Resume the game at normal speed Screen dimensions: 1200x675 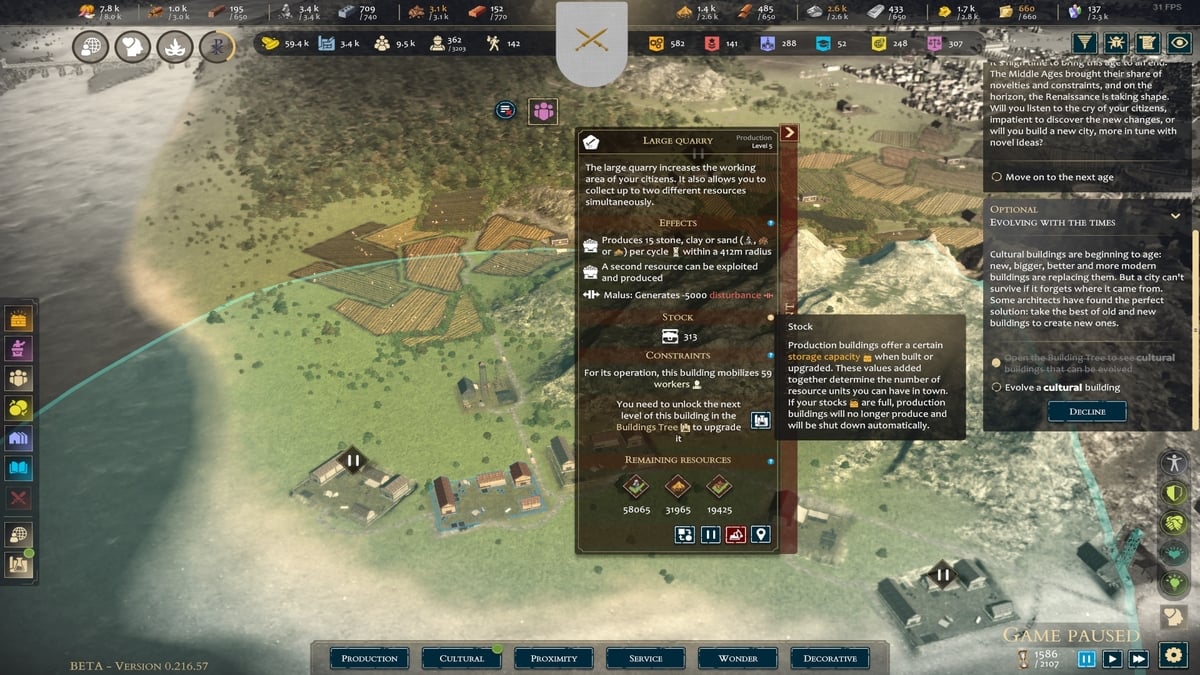point(1112,659)
